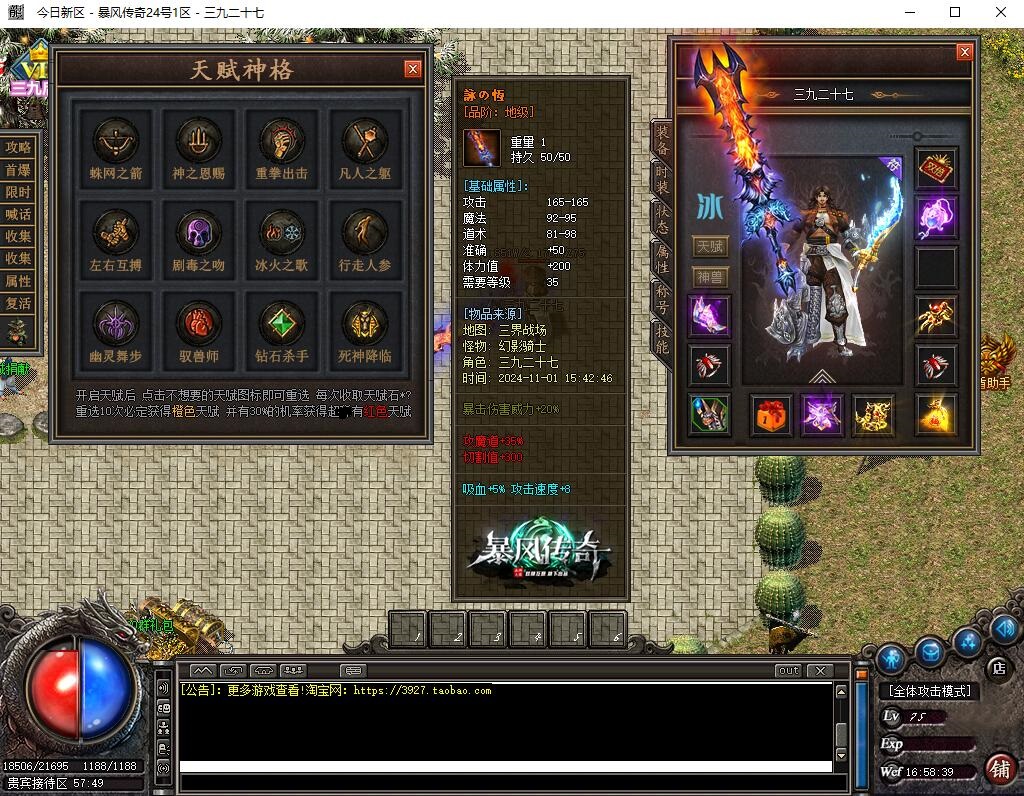Choose the 钻石杀手 green diamond talent
This screenshot has width=1024, height=796.
282,324
